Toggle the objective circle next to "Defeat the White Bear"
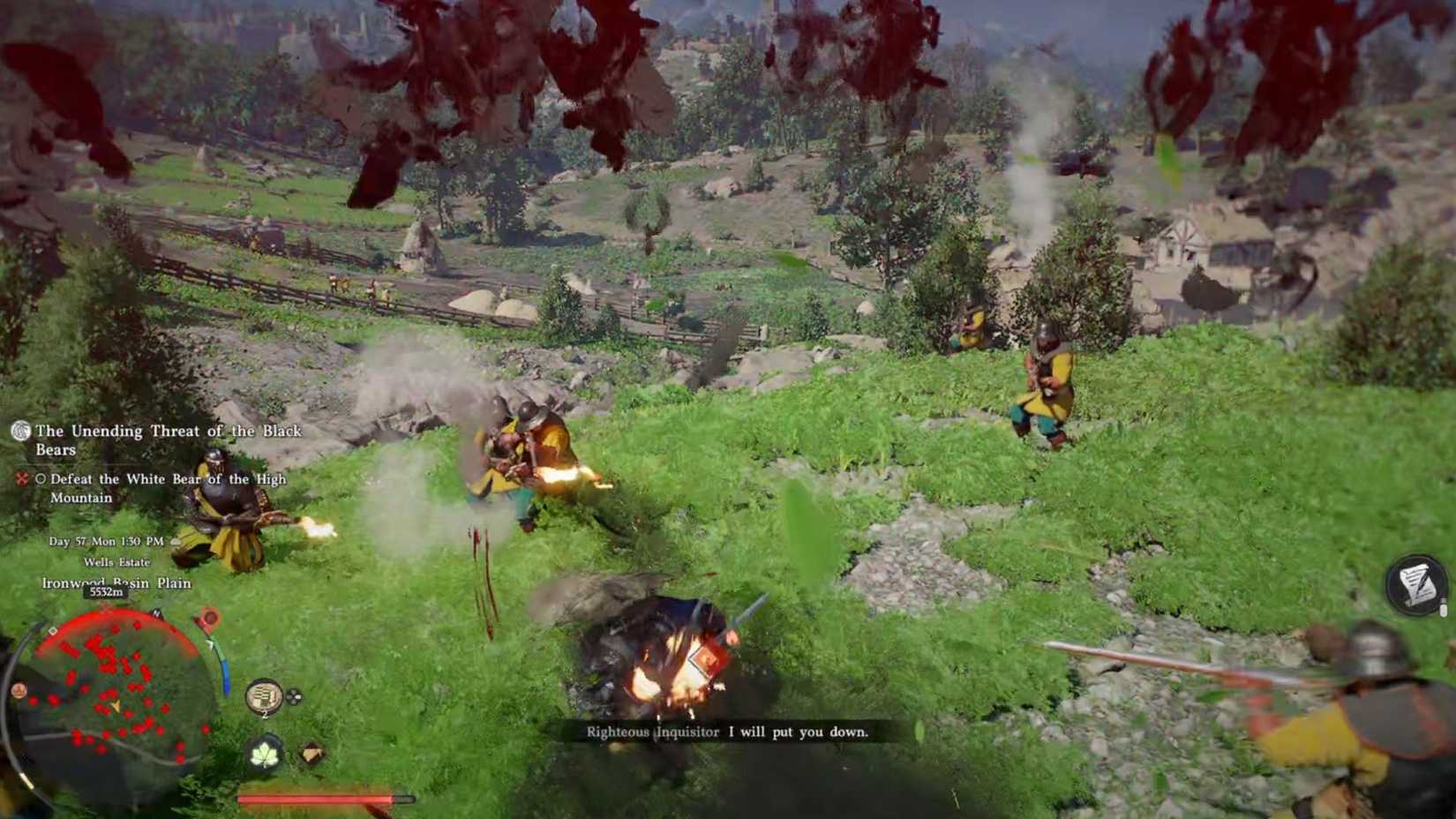 pos(42,479)
